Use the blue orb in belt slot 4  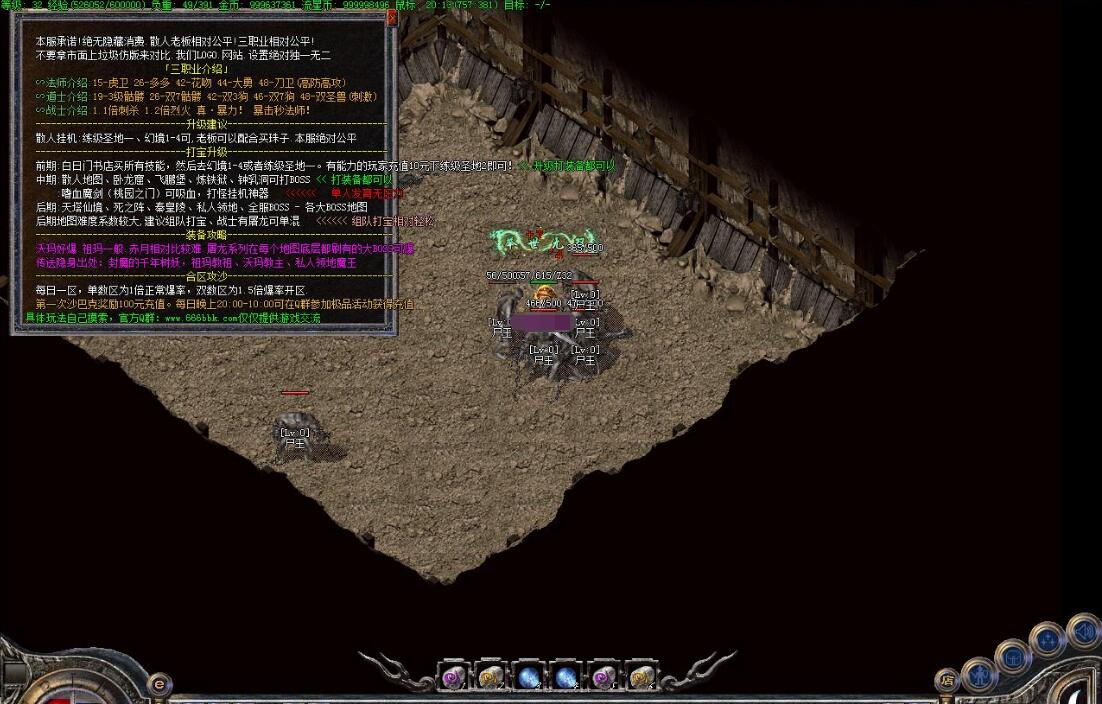pos(566,677)
